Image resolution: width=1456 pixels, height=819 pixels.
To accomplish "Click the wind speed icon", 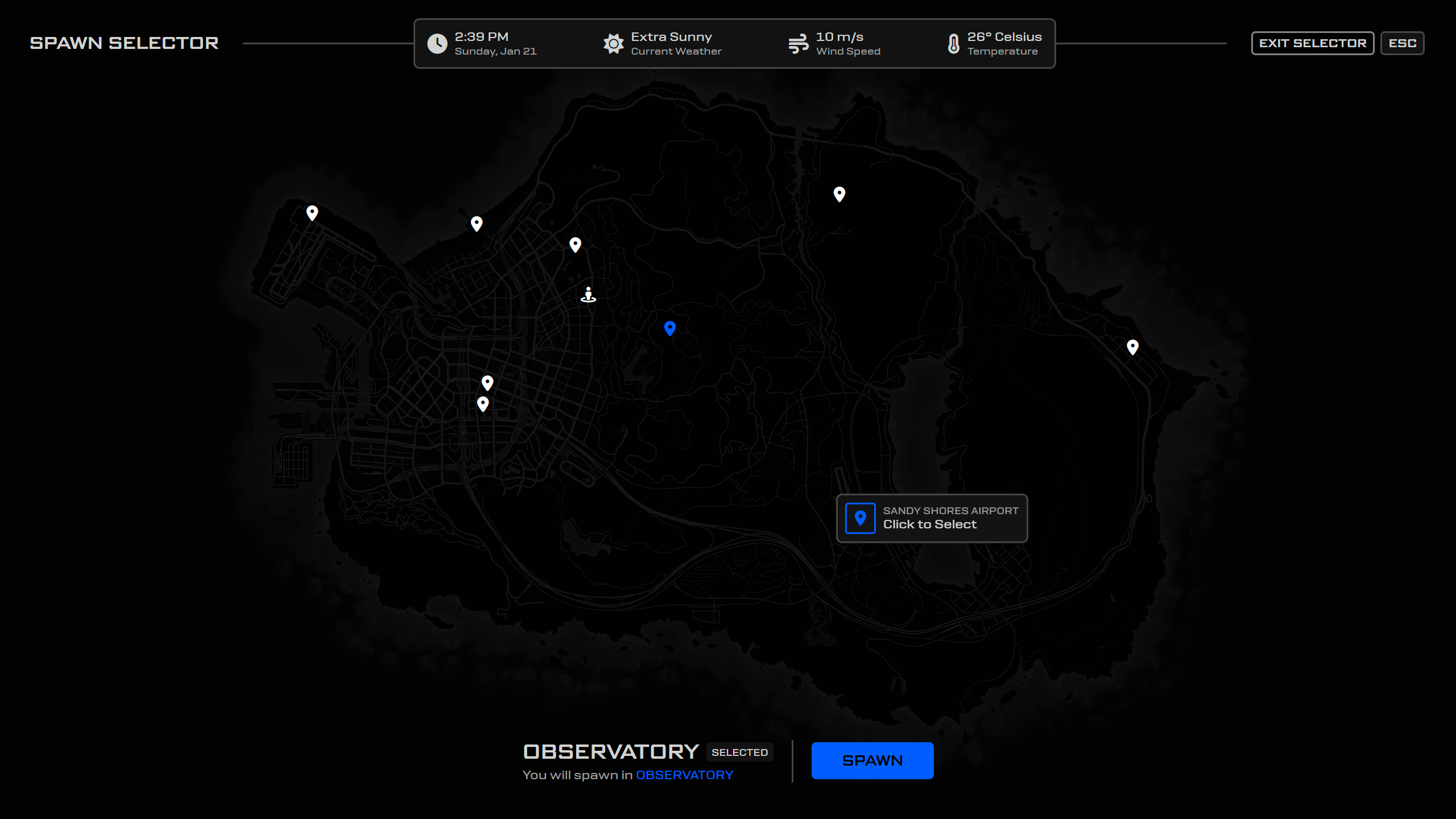I will (x=799, y=43).
